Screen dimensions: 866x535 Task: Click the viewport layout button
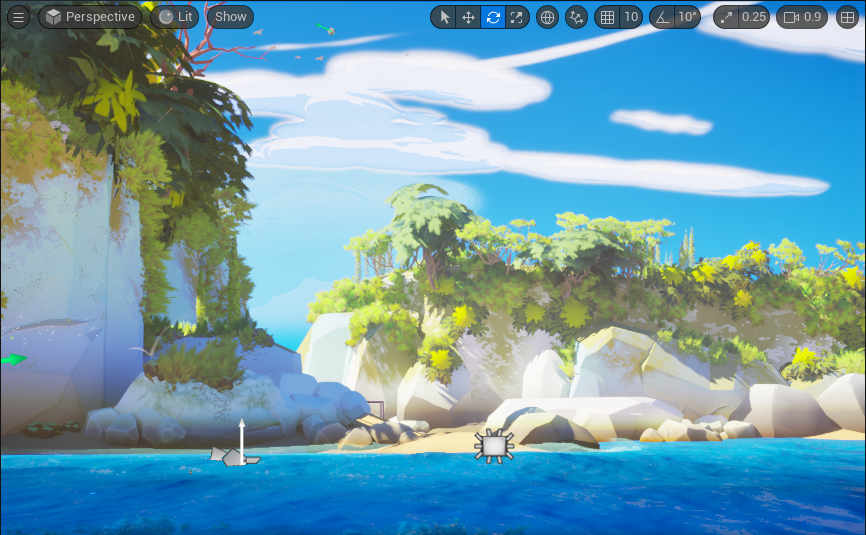tap(848, 17)
